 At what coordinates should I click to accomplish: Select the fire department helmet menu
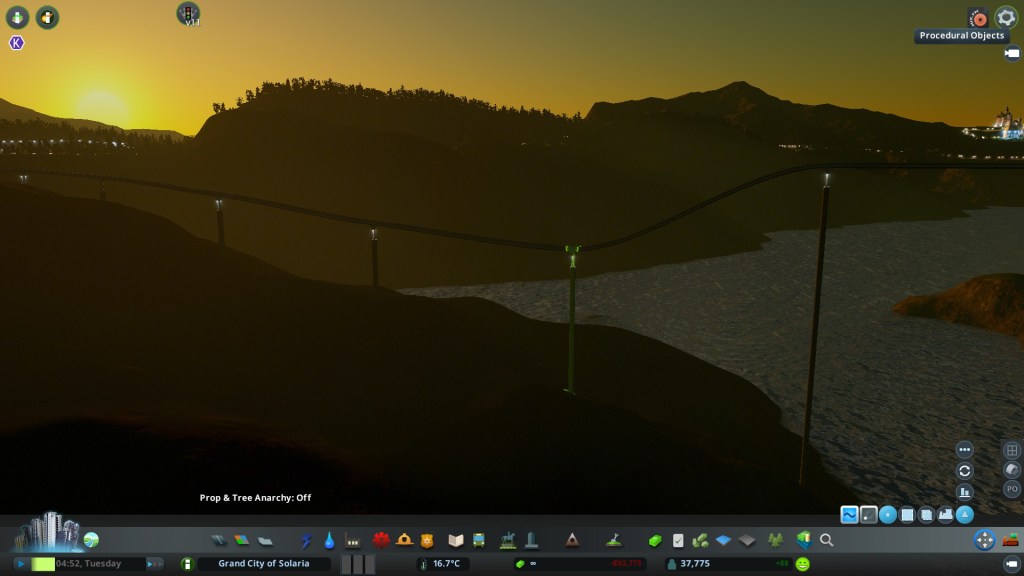[404, 540]
